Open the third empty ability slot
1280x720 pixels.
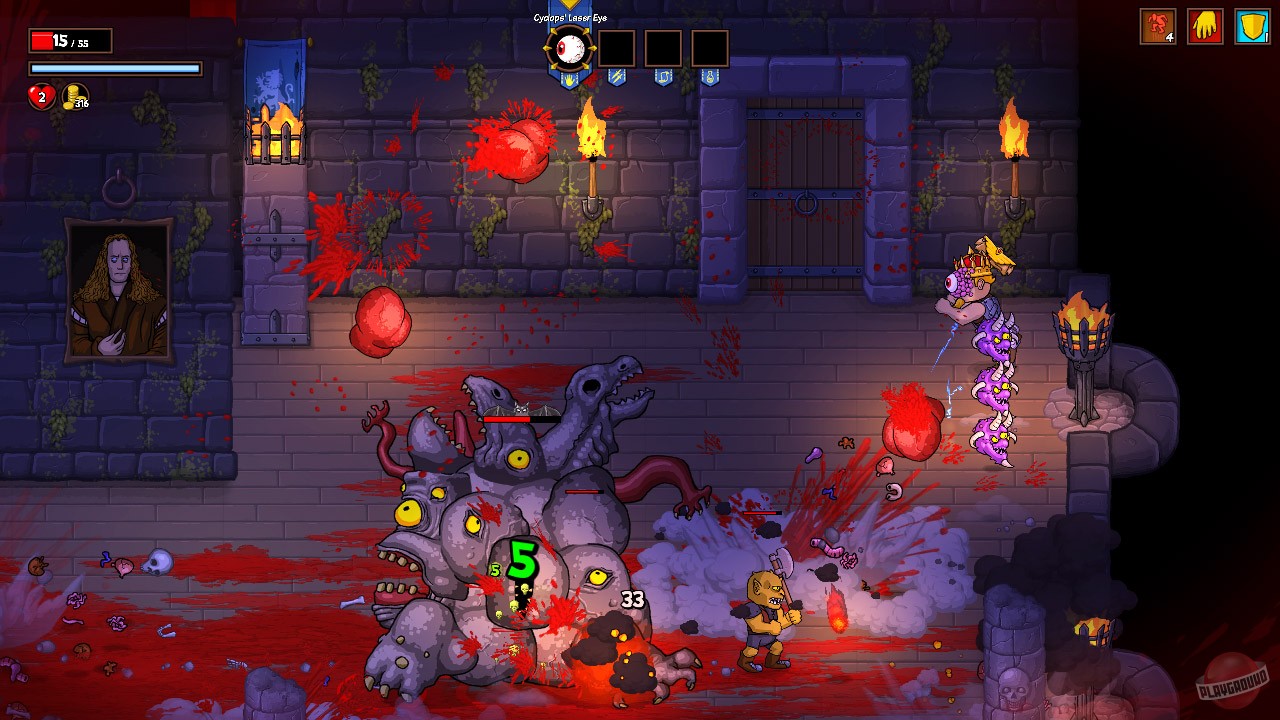coord(710,48)
